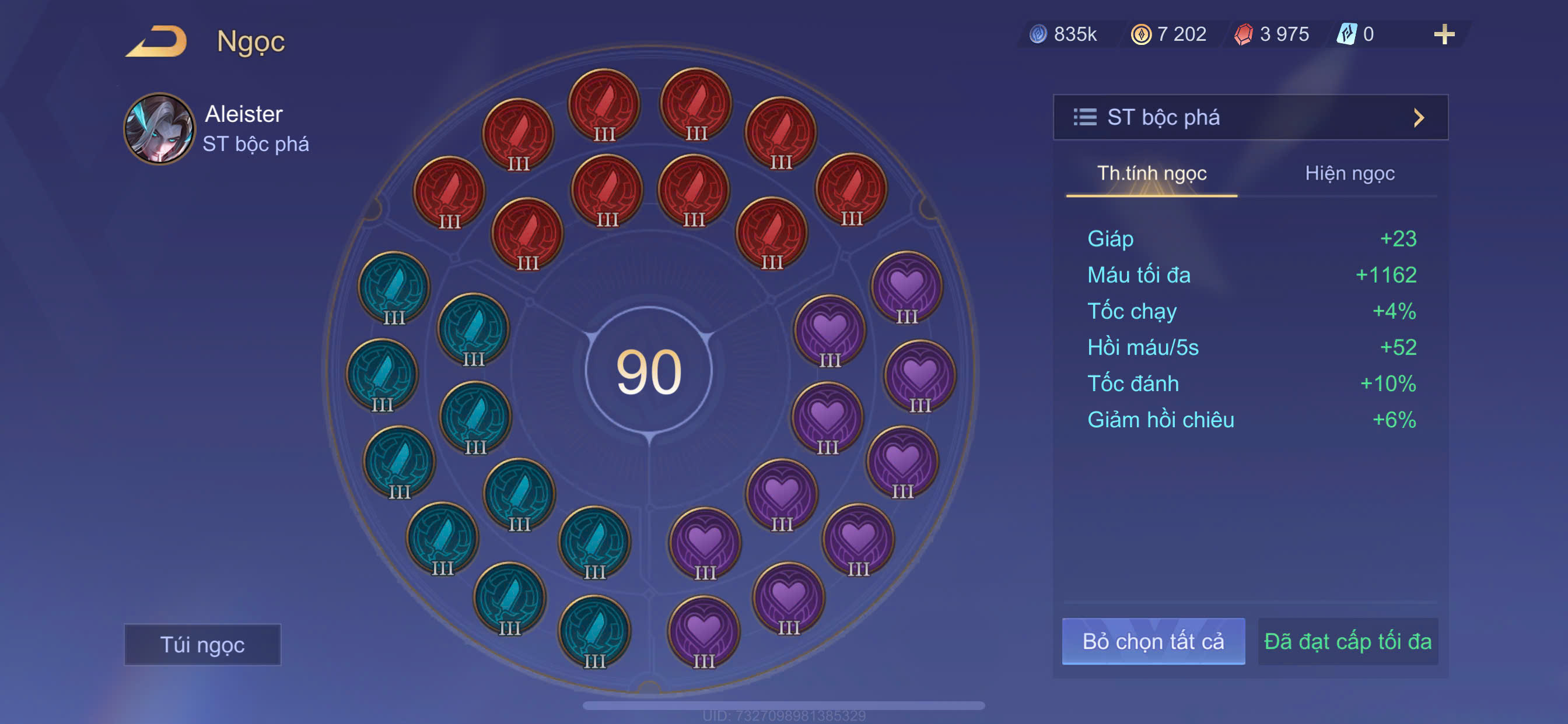Tap the Đã đạt cấp tối đa label
This screenshot has height=724, width=1568.
tap(1347, 641)
